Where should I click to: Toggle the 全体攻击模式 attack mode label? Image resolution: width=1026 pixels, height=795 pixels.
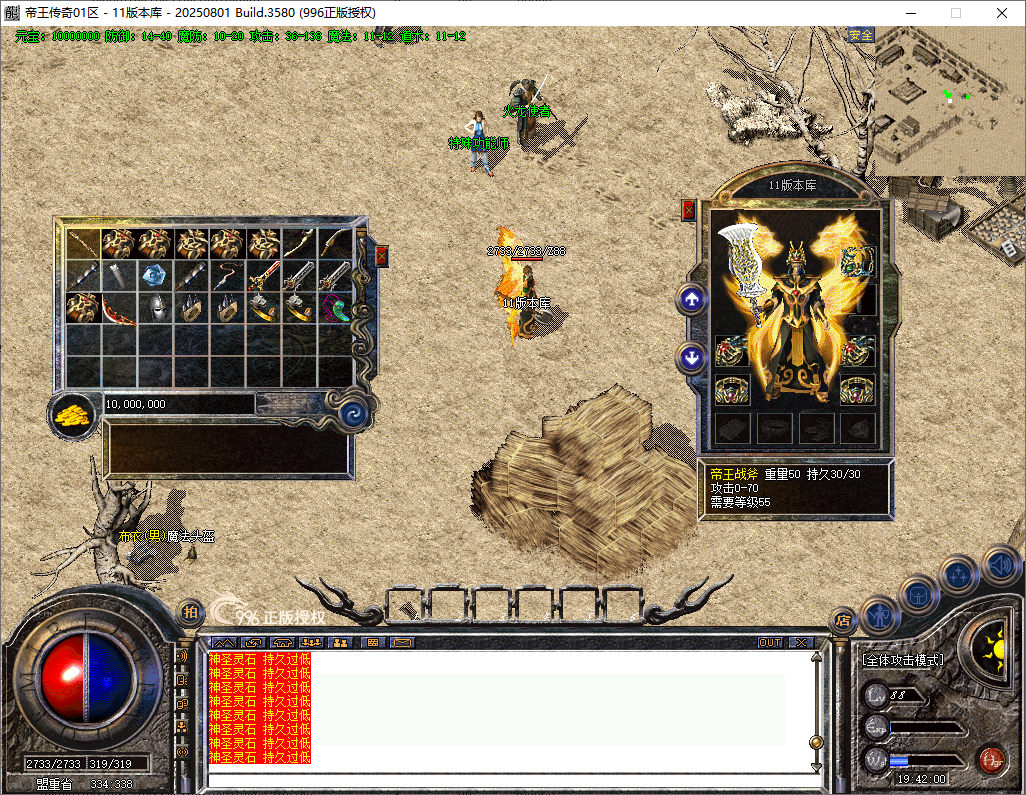[903, 660]
